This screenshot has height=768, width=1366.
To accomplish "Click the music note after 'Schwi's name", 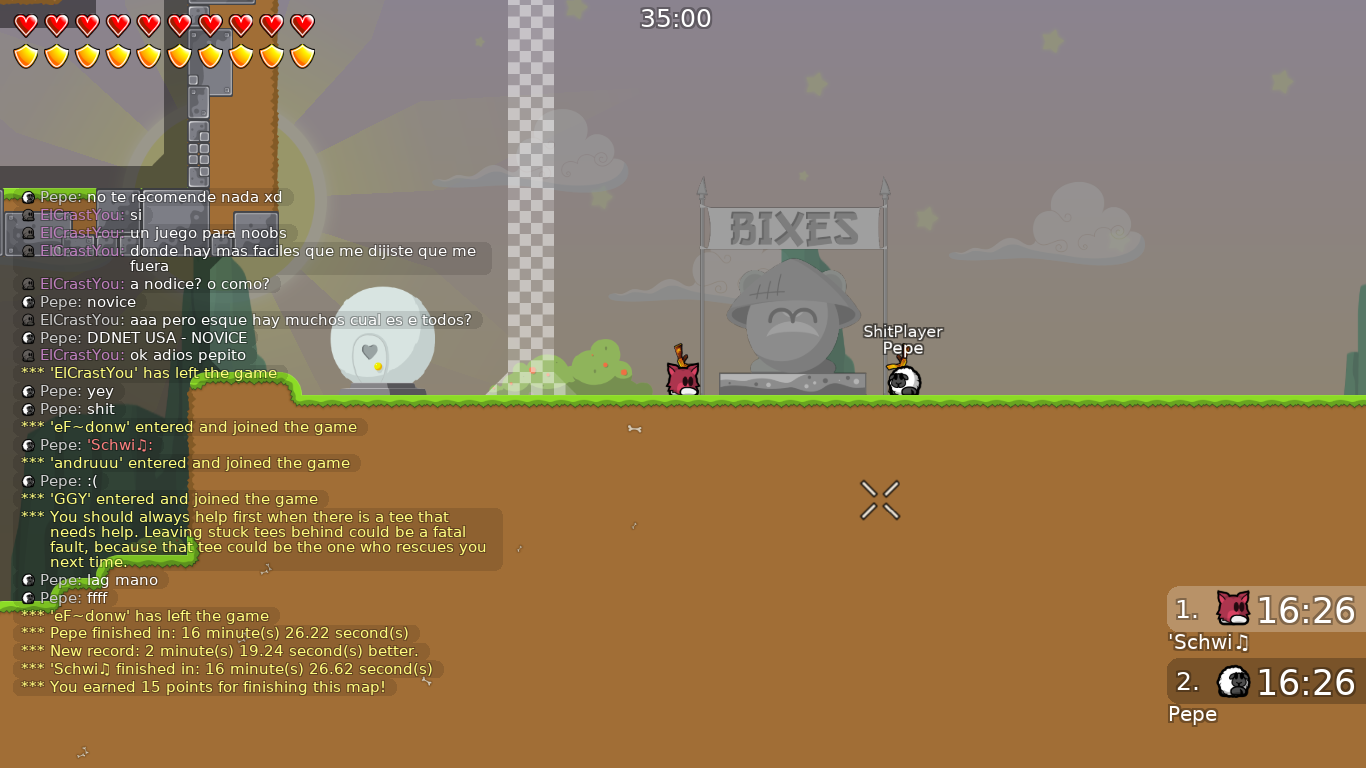I will pos(1241,643).
